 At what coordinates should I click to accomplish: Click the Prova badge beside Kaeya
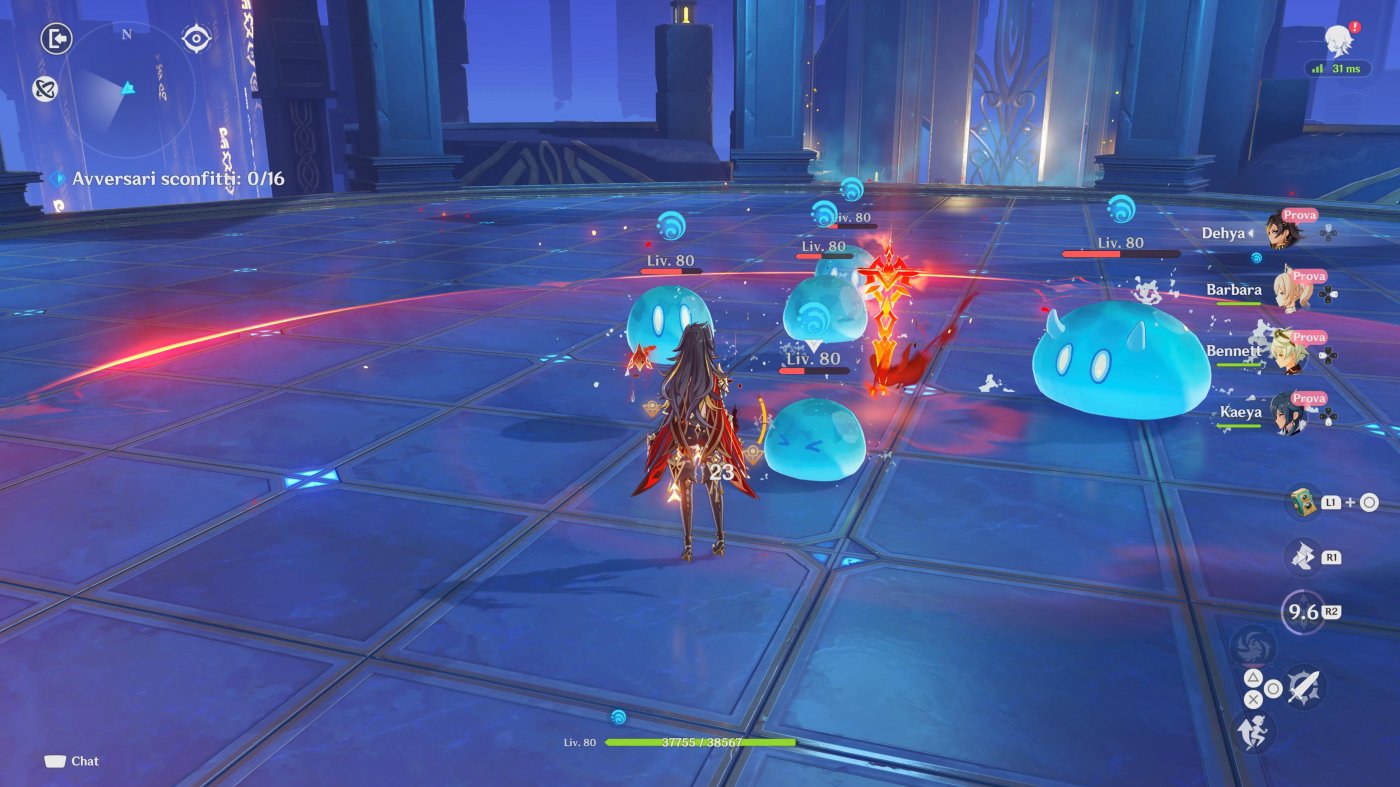(1307, 396)
